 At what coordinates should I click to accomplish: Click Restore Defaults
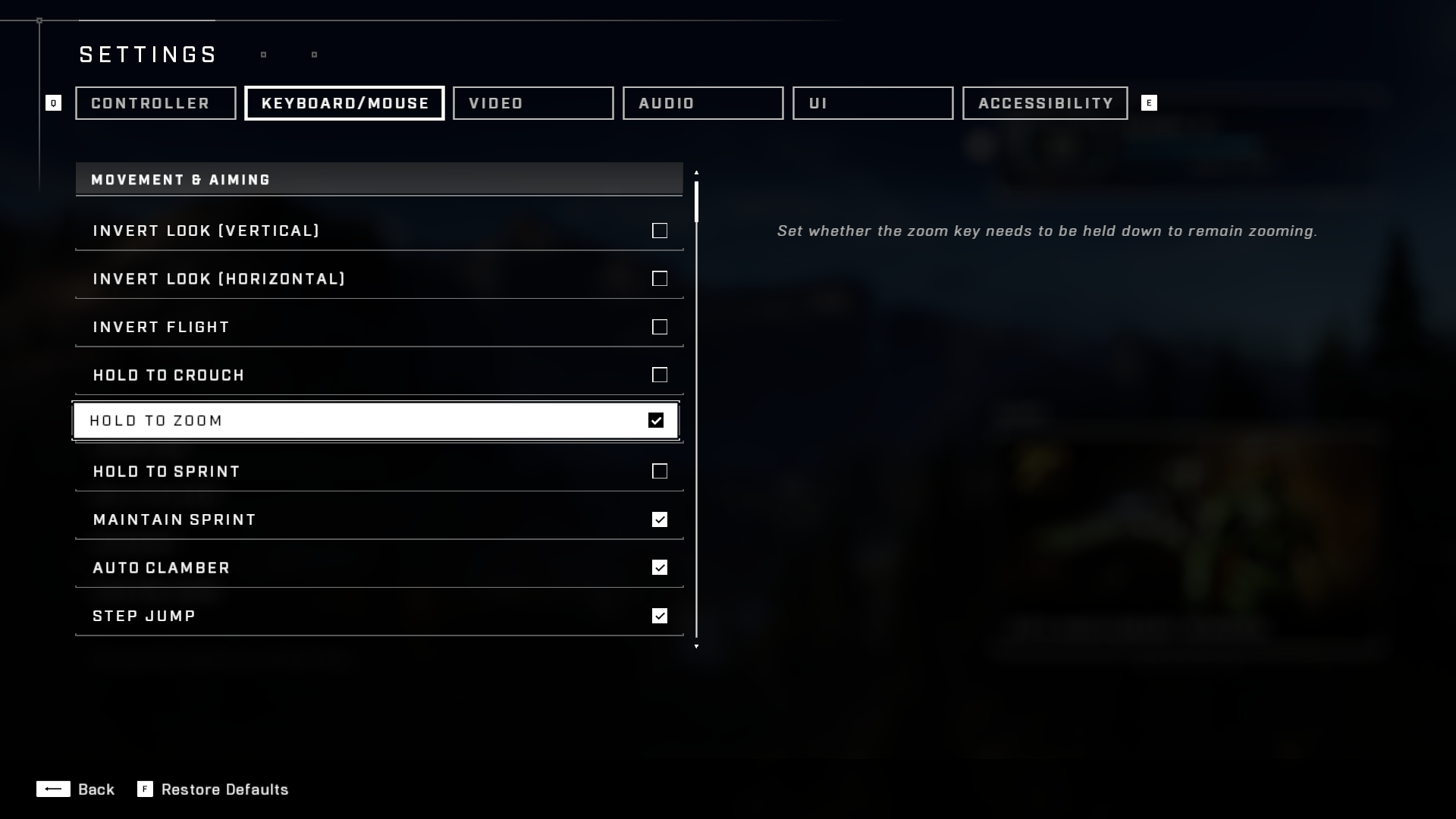pos(224,789)
